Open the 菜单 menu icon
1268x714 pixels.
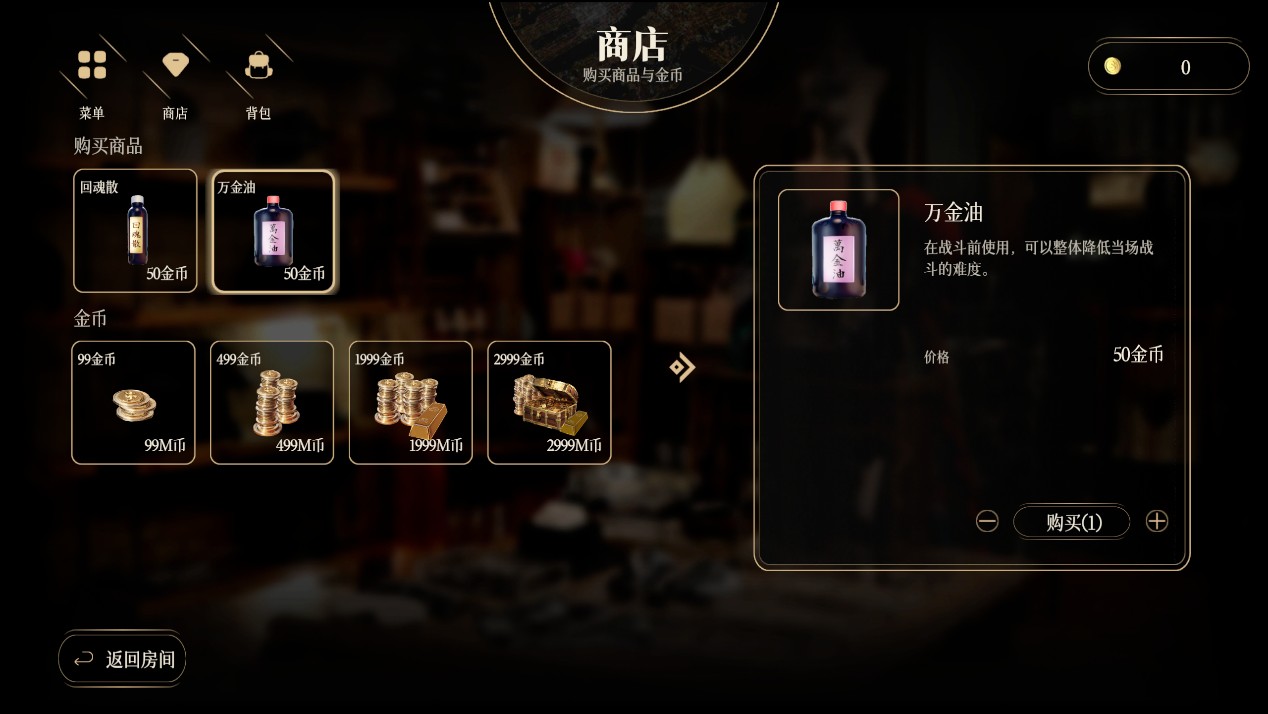click(92, 66)
